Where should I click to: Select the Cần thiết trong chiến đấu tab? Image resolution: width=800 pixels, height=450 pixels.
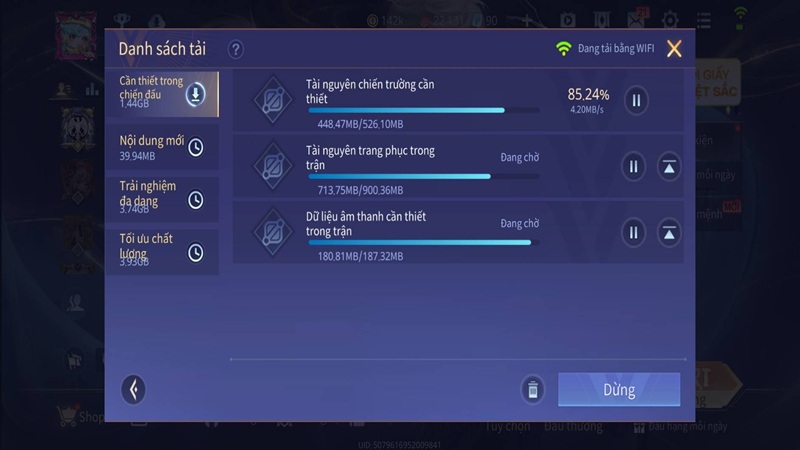click(x=161, y=94)
